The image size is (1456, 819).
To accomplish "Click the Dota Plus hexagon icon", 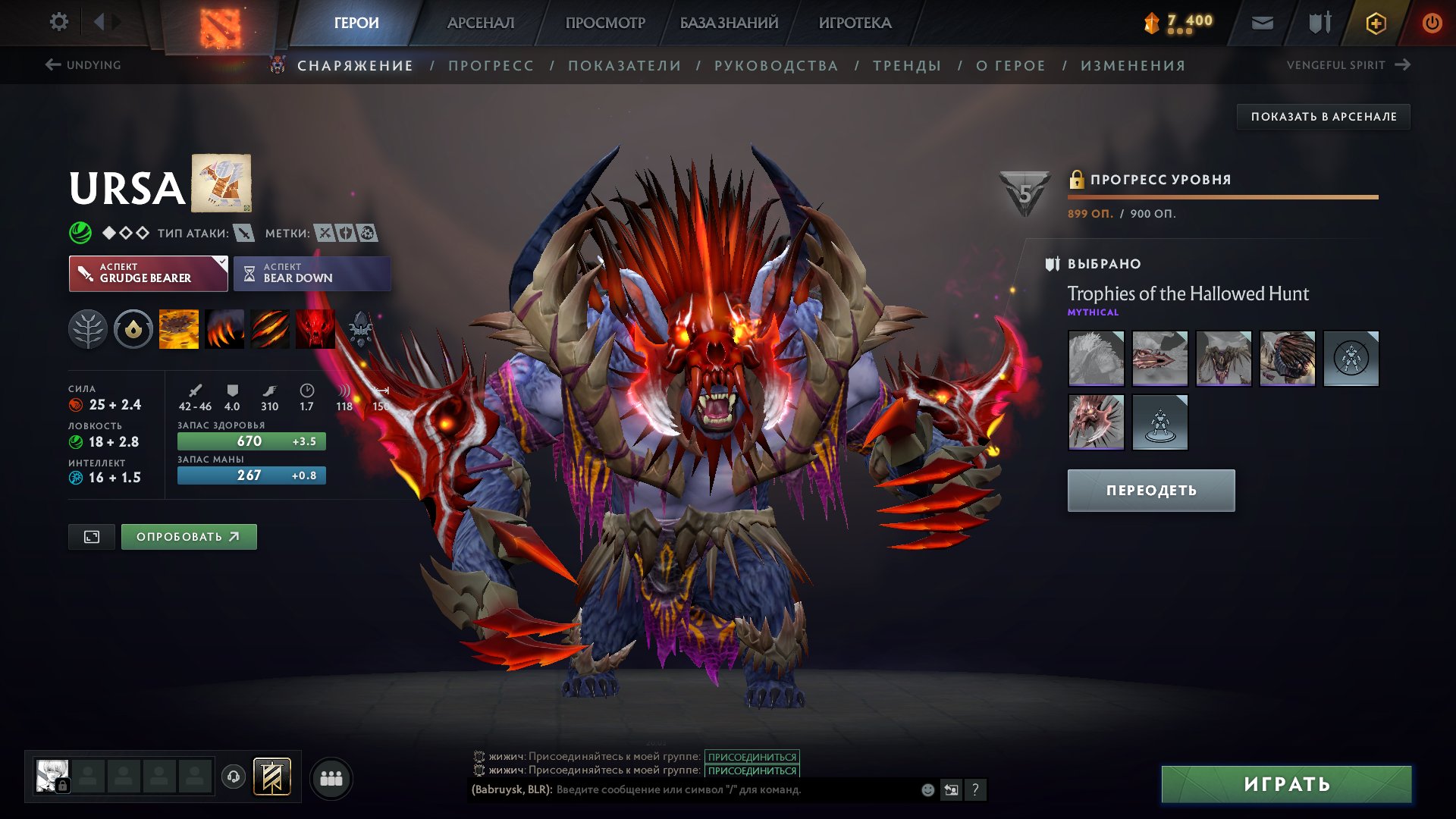I will [1375, 22].
